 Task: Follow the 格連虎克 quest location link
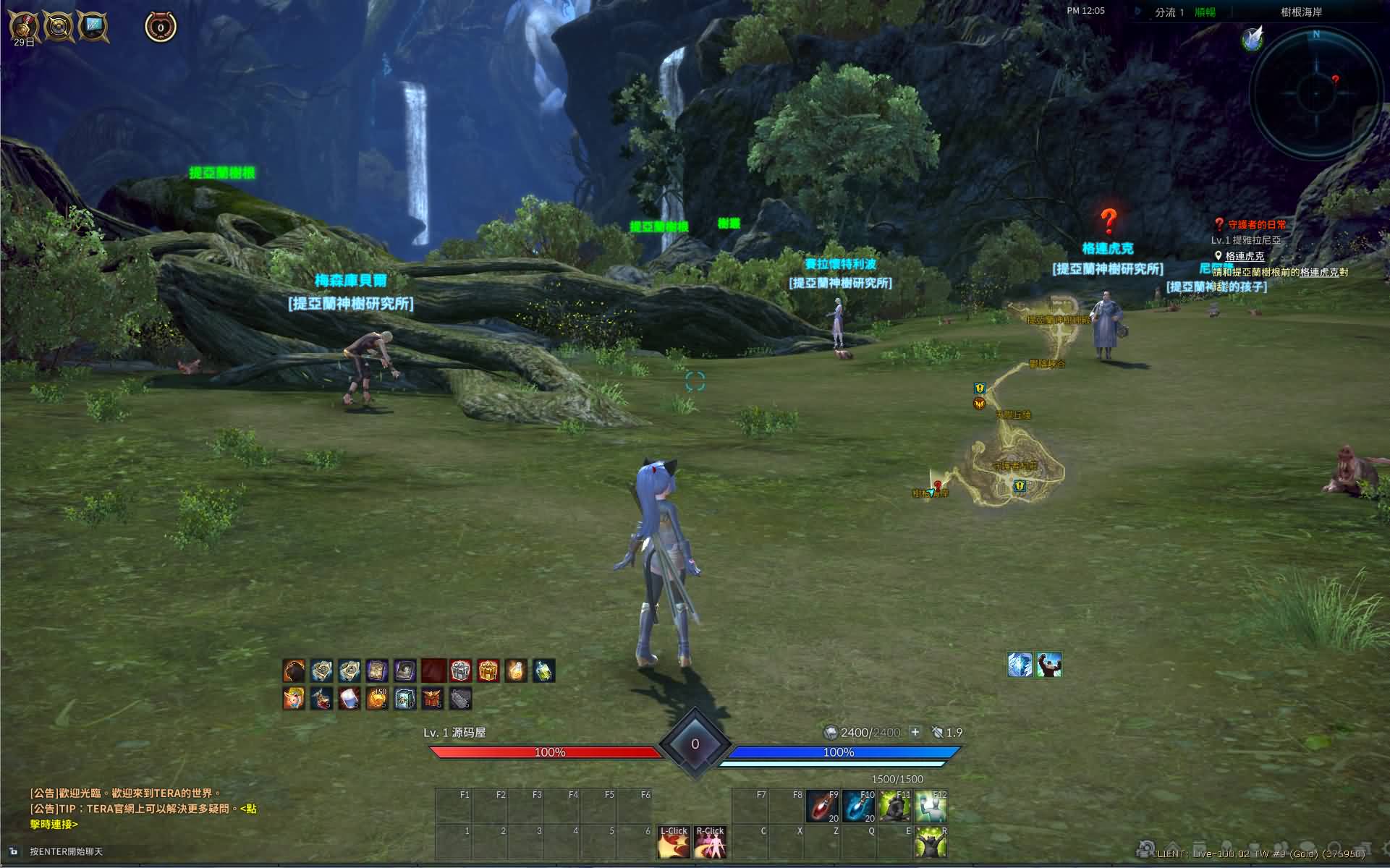point(1245,256)
